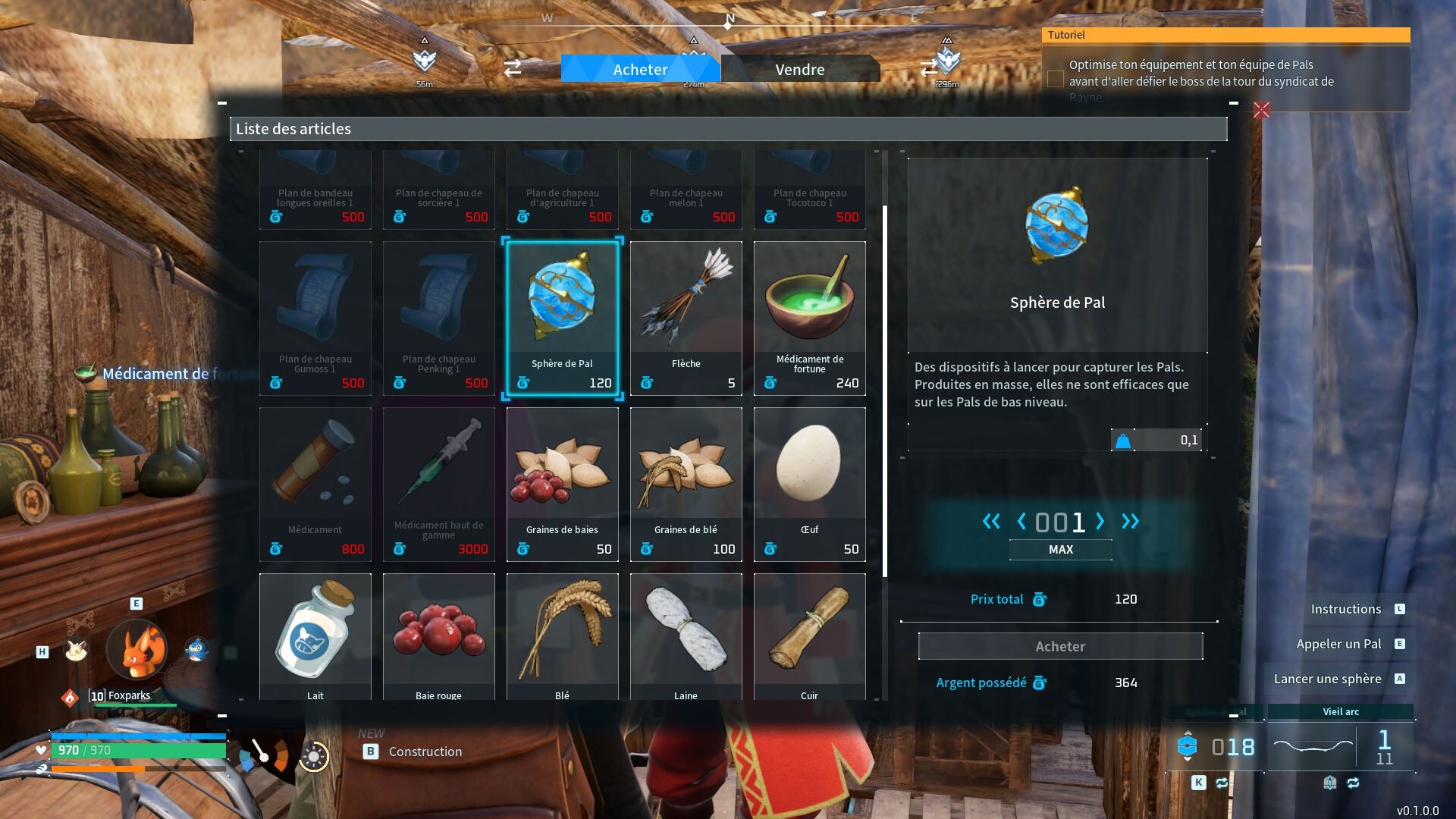Increase quantity by one with single arrow
Screen dimensions: 1456x819
pos(1100,522)
